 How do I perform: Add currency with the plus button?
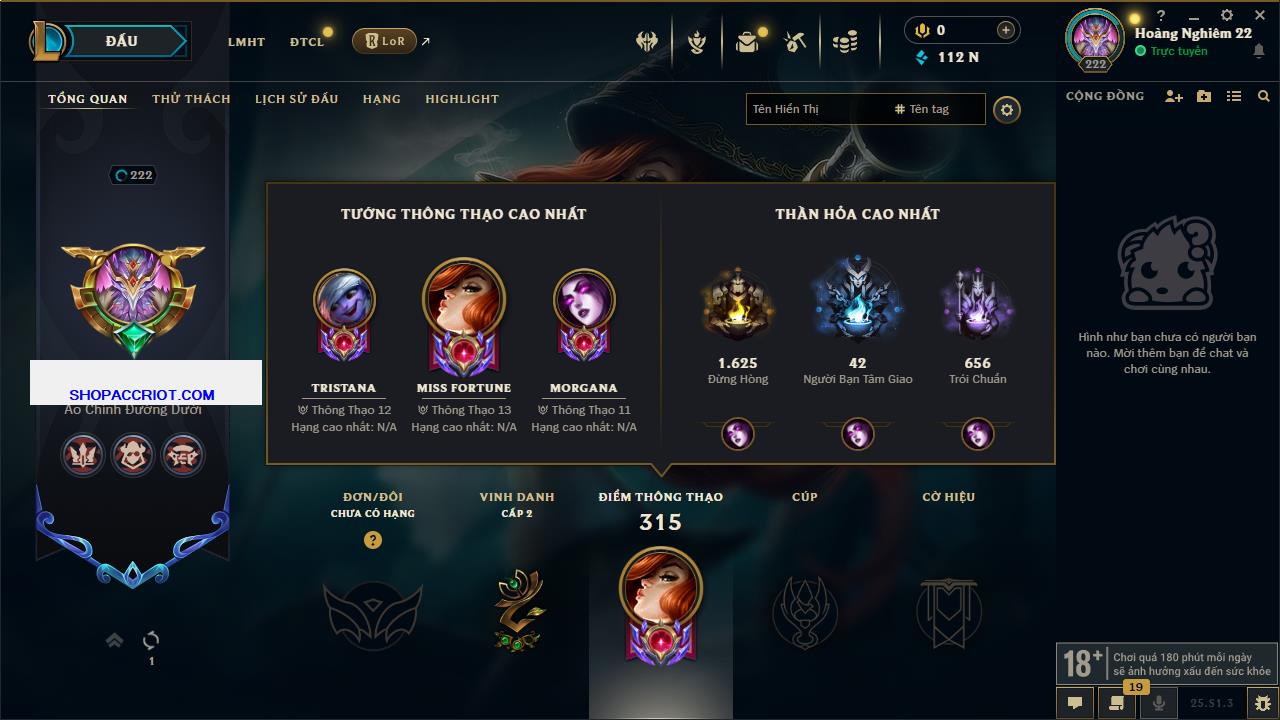(1005, 30)
